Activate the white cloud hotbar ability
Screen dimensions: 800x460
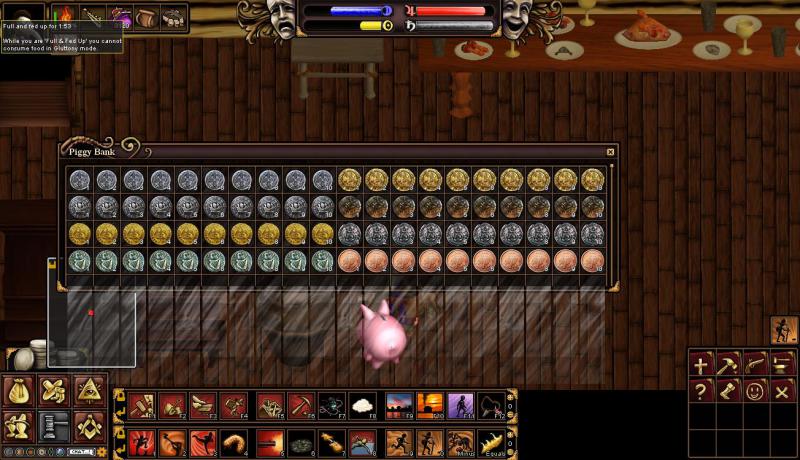tap(362, 405)
